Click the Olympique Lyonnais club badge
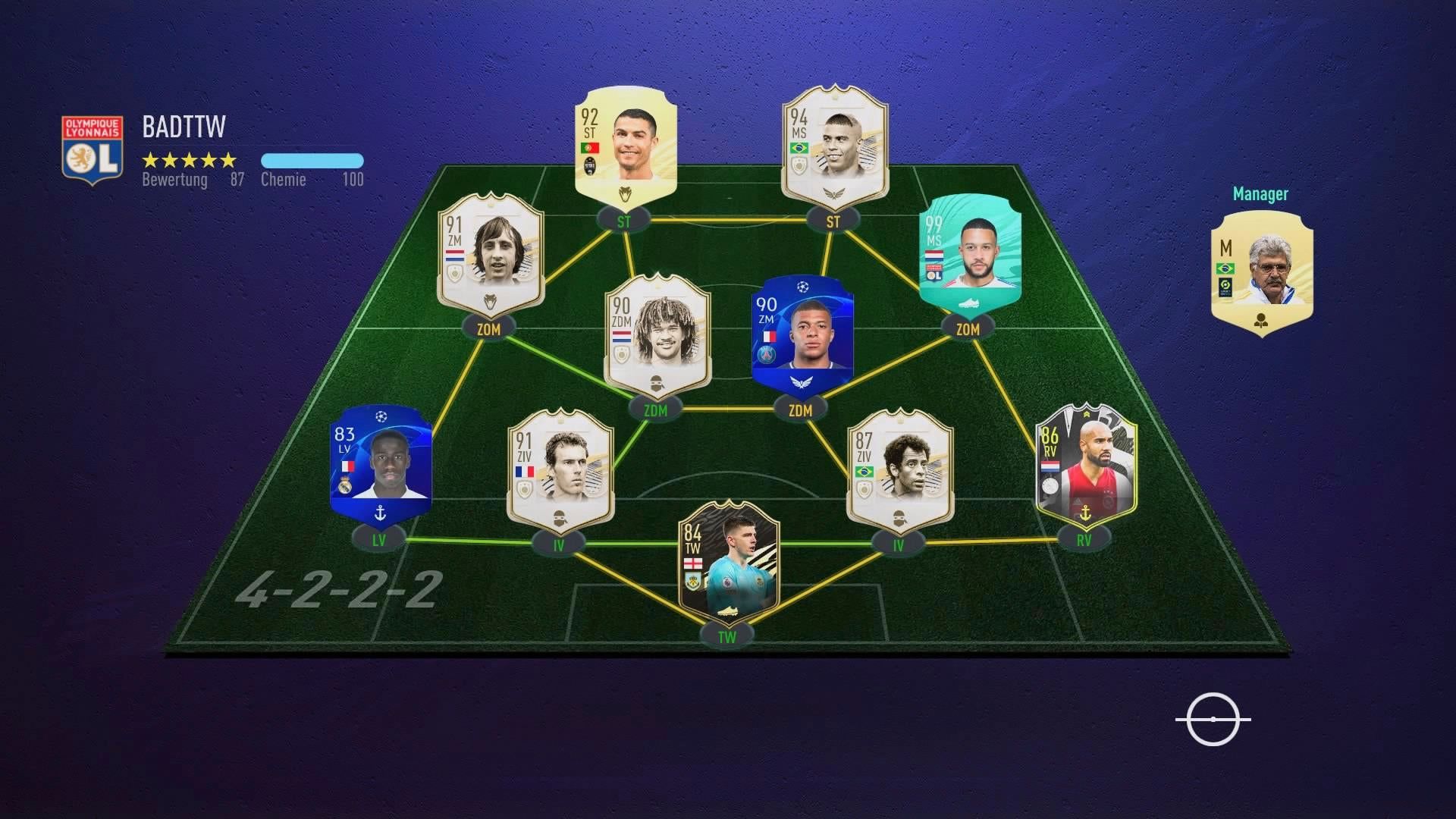This screenshot has width=1456, height=819. click(x=93, y=146)
